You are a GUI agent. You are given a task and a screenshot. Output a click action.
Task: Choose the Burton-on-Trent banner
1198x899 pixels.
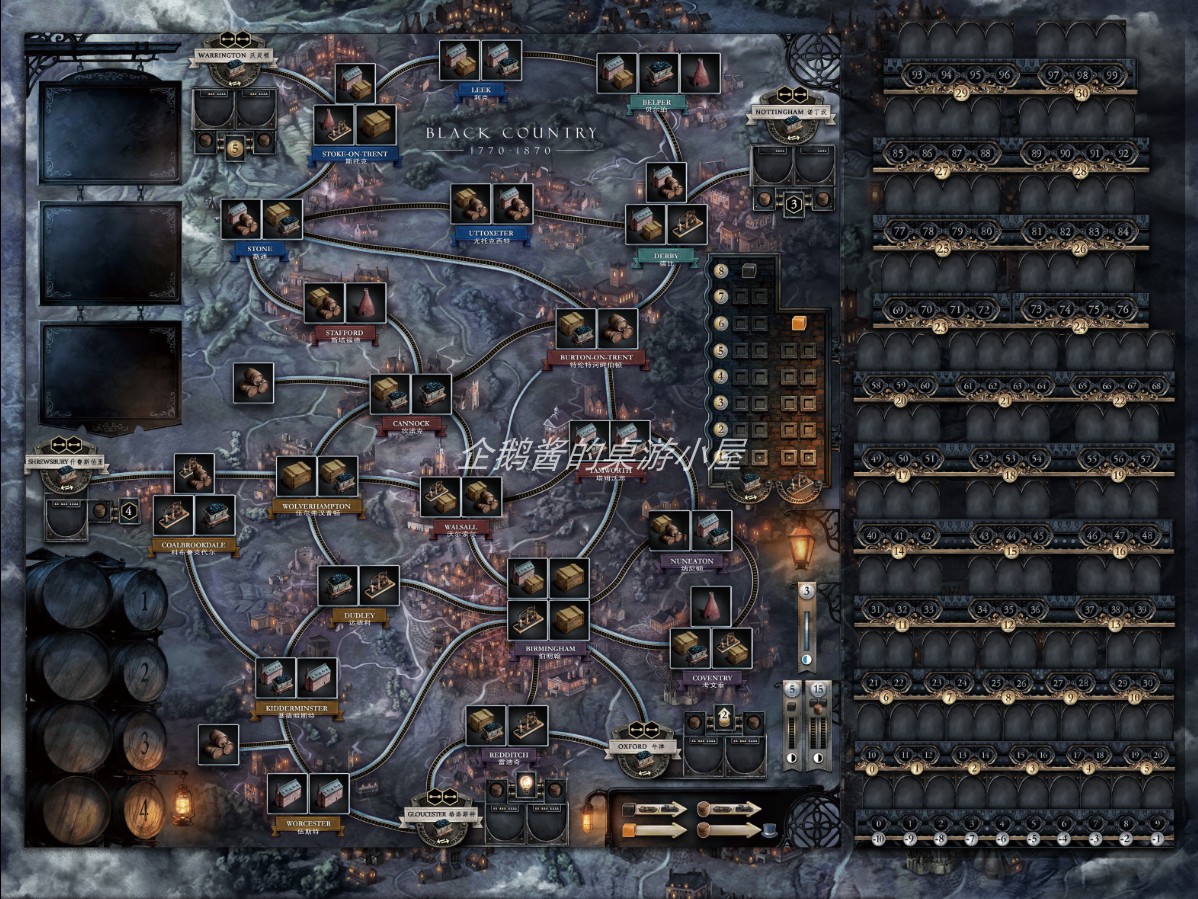pos(596,358)
